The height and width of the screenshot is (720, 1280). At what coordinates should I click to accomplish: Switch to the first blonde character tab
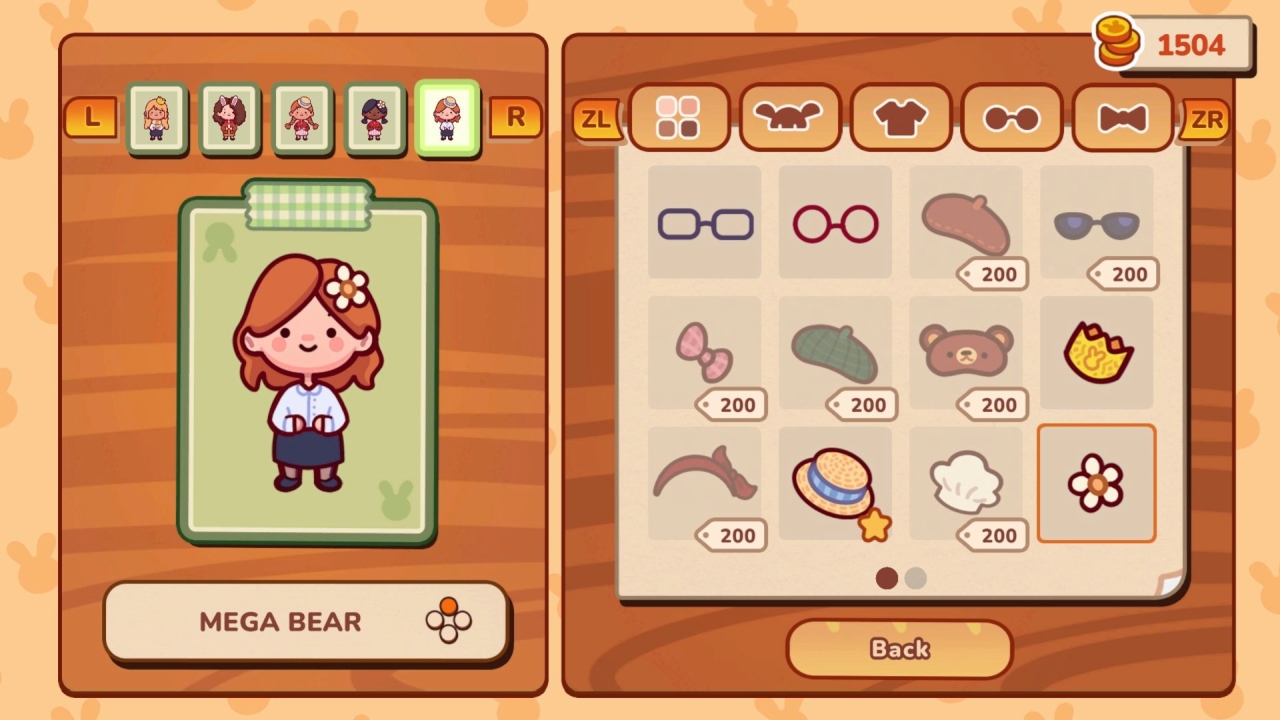[157, 119]
